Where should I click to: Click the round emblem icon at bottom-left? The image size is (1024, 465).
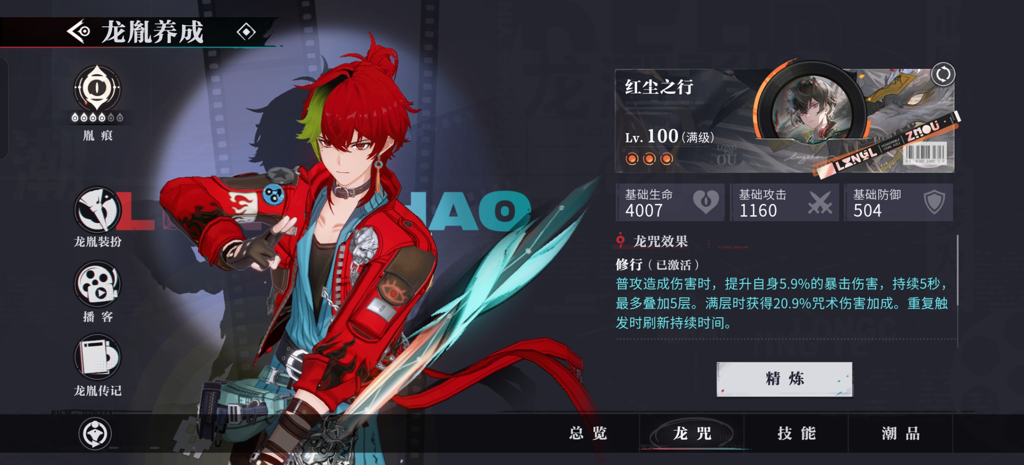pos(95,433)
